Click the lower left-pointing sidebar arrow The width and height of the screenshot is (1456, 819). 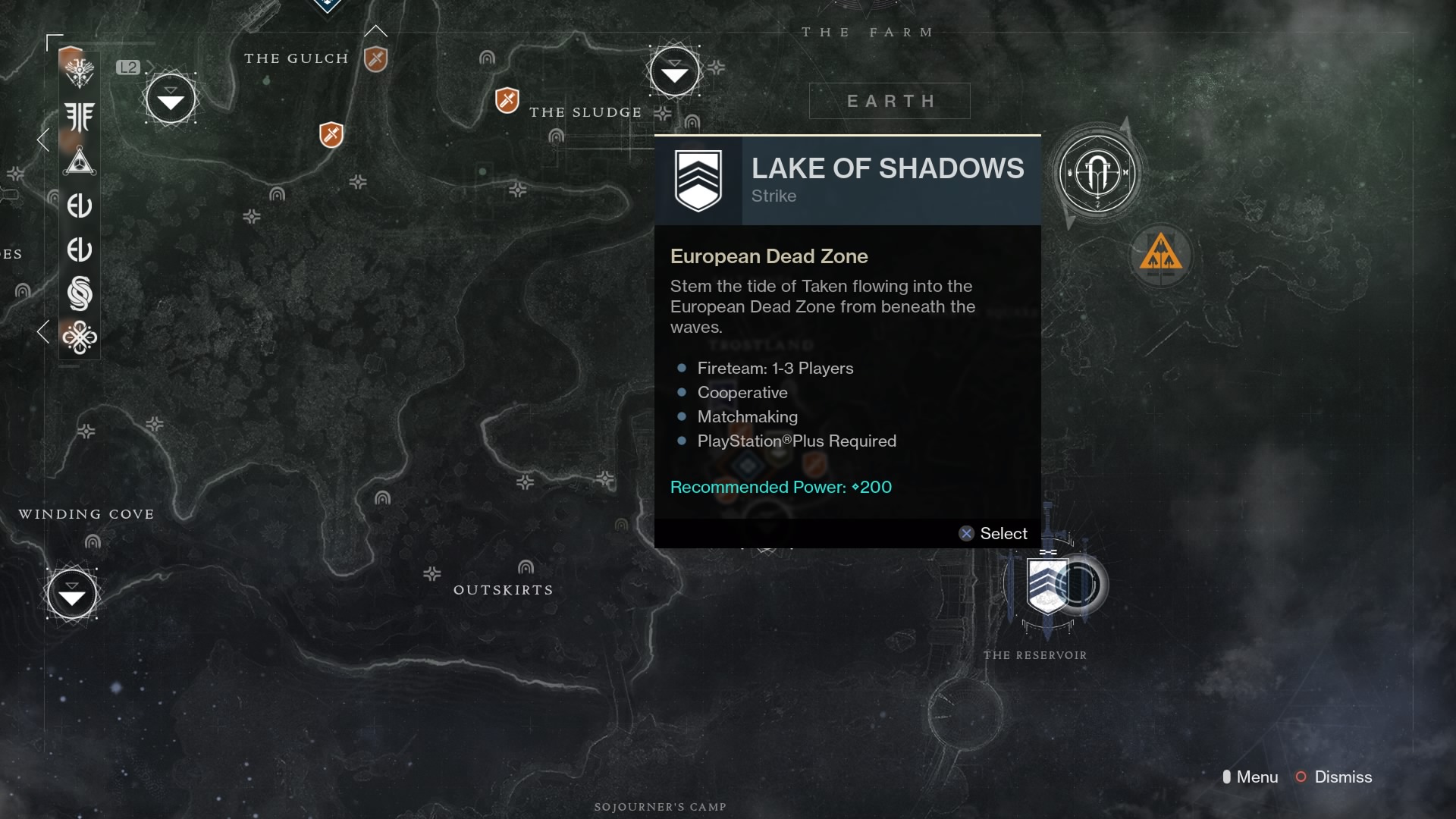pos(43,331)
